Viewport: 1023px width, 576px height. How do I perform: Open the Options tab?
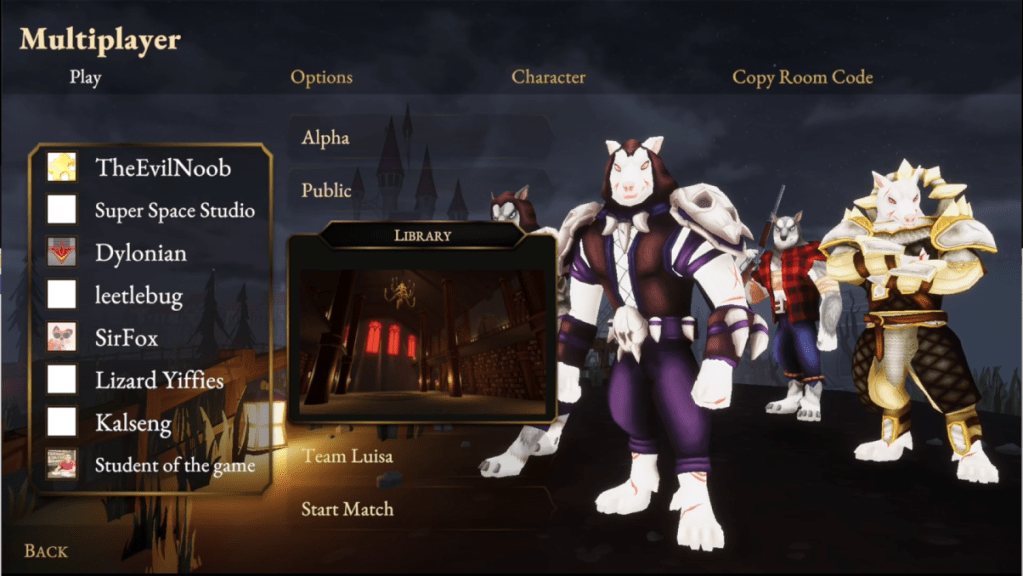point(321,77)
